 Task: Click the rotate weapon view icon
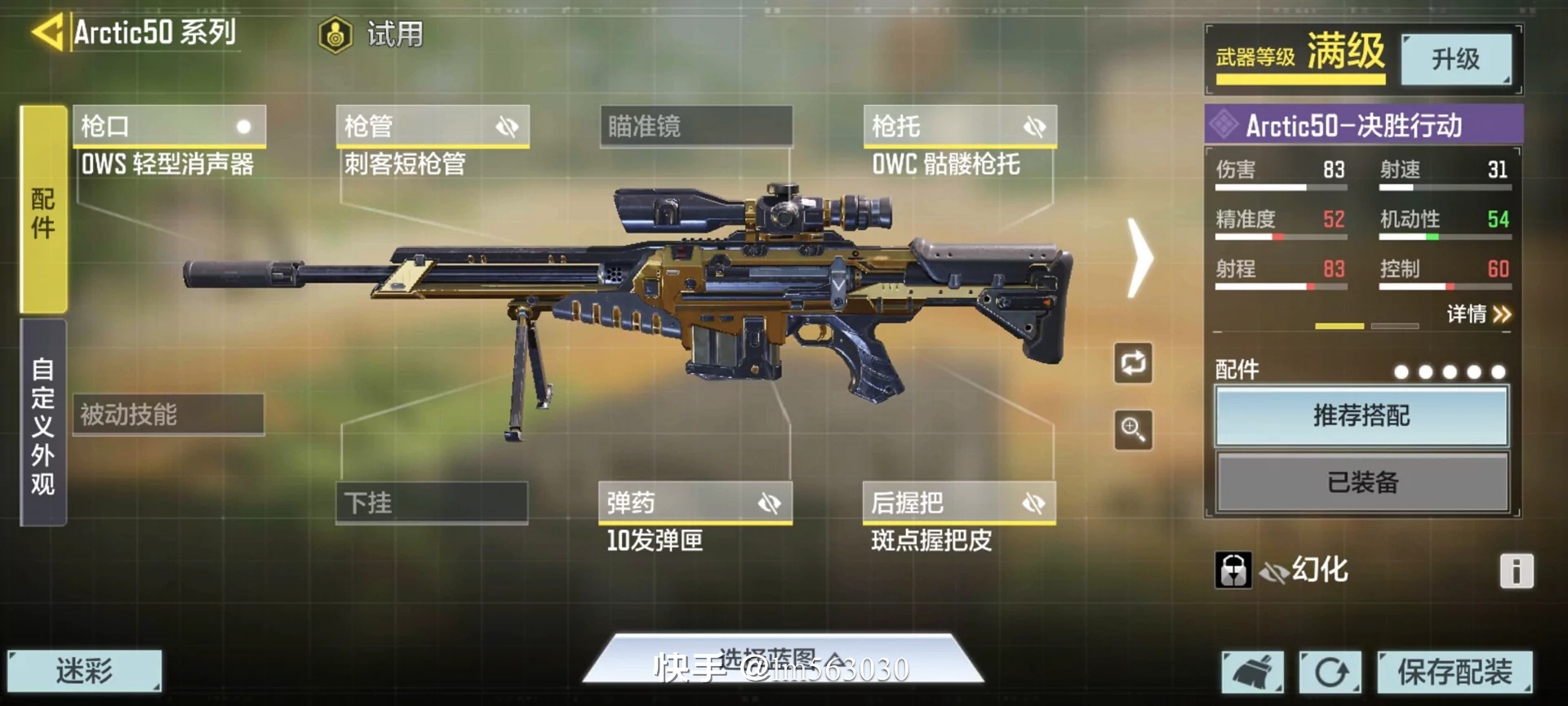(1133, 363)
